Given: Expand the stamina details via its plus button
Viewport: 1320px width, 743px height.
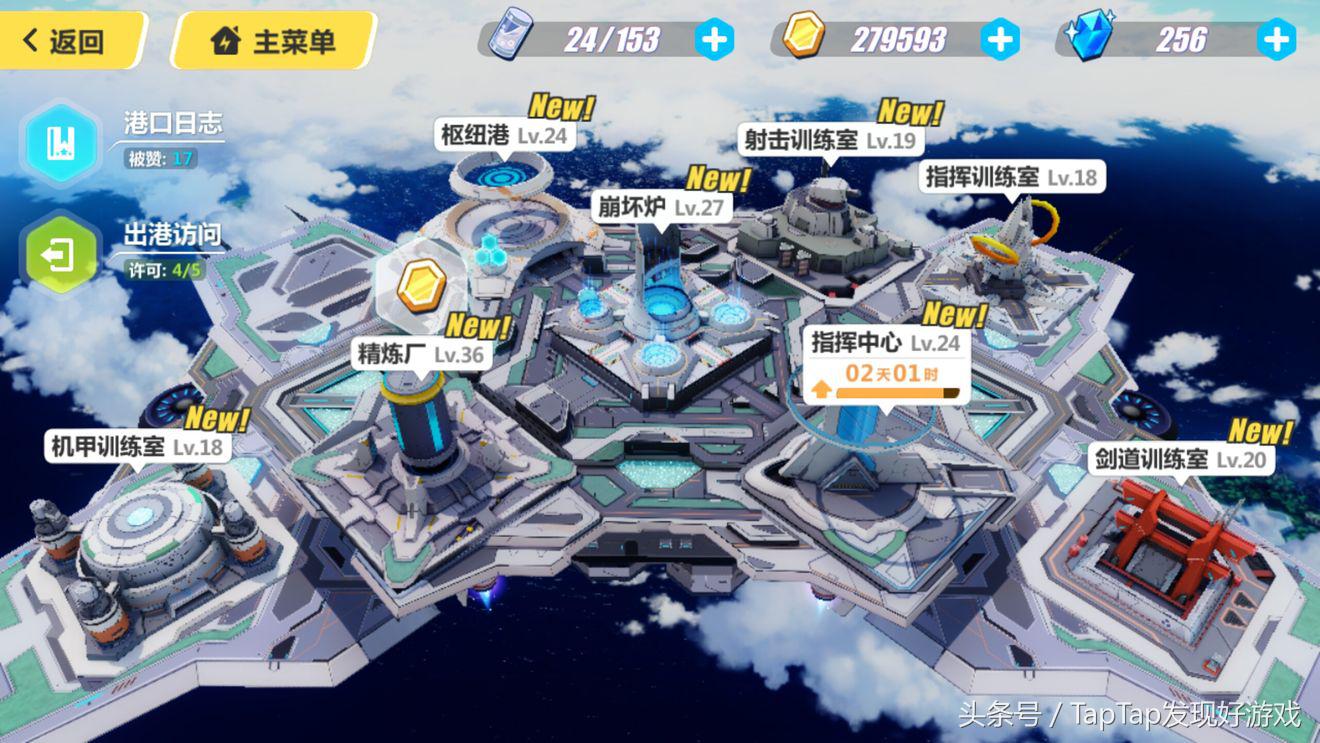Looking at the screenshot, I should click(x=714, y=41).
